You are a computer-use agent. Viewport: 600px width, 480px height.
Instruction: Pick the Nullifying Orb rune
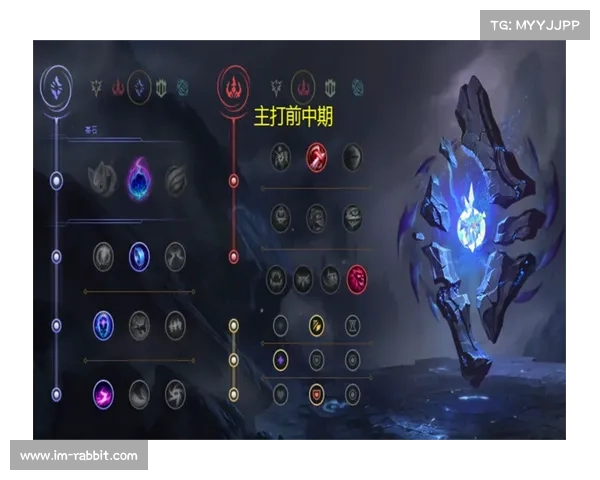tap(102, 256)
